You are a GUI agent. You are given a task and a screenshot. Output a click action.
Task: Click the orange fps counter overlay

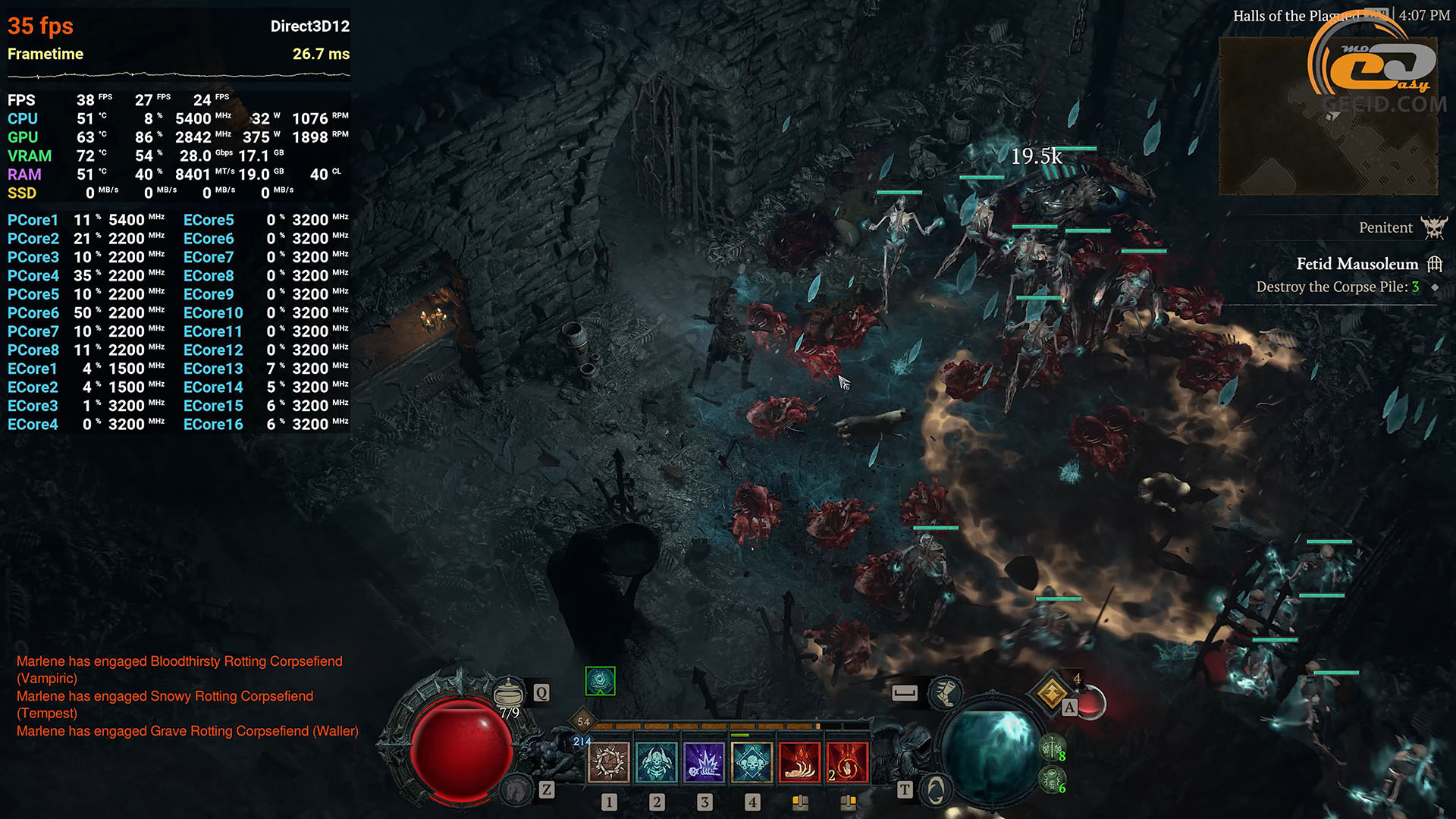(40, 26)
